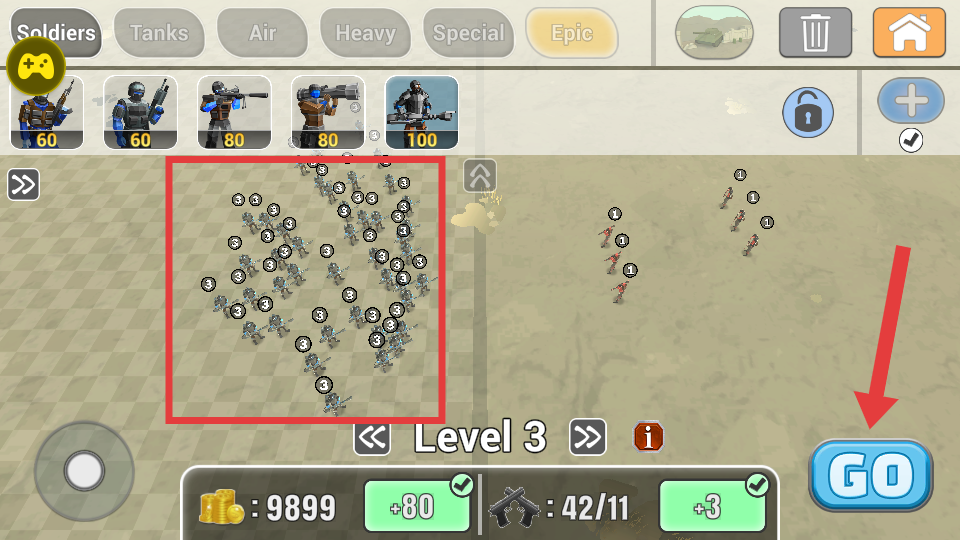Select the sniper rifle soldier unit
This screenshot has height=540, width=960.
click(234, 112)
